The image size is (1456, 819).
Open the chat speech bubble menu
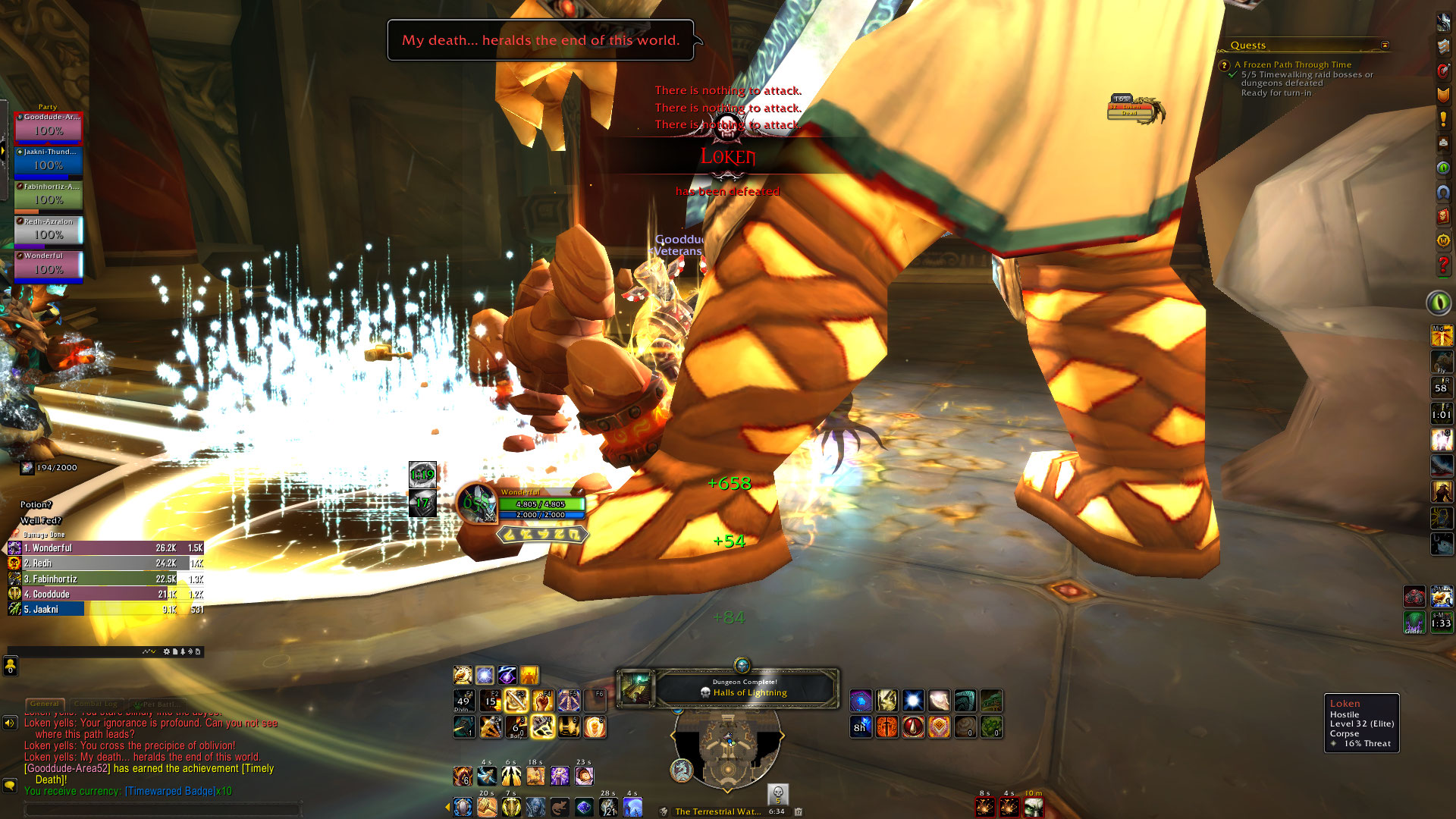(x=10, y=785)
